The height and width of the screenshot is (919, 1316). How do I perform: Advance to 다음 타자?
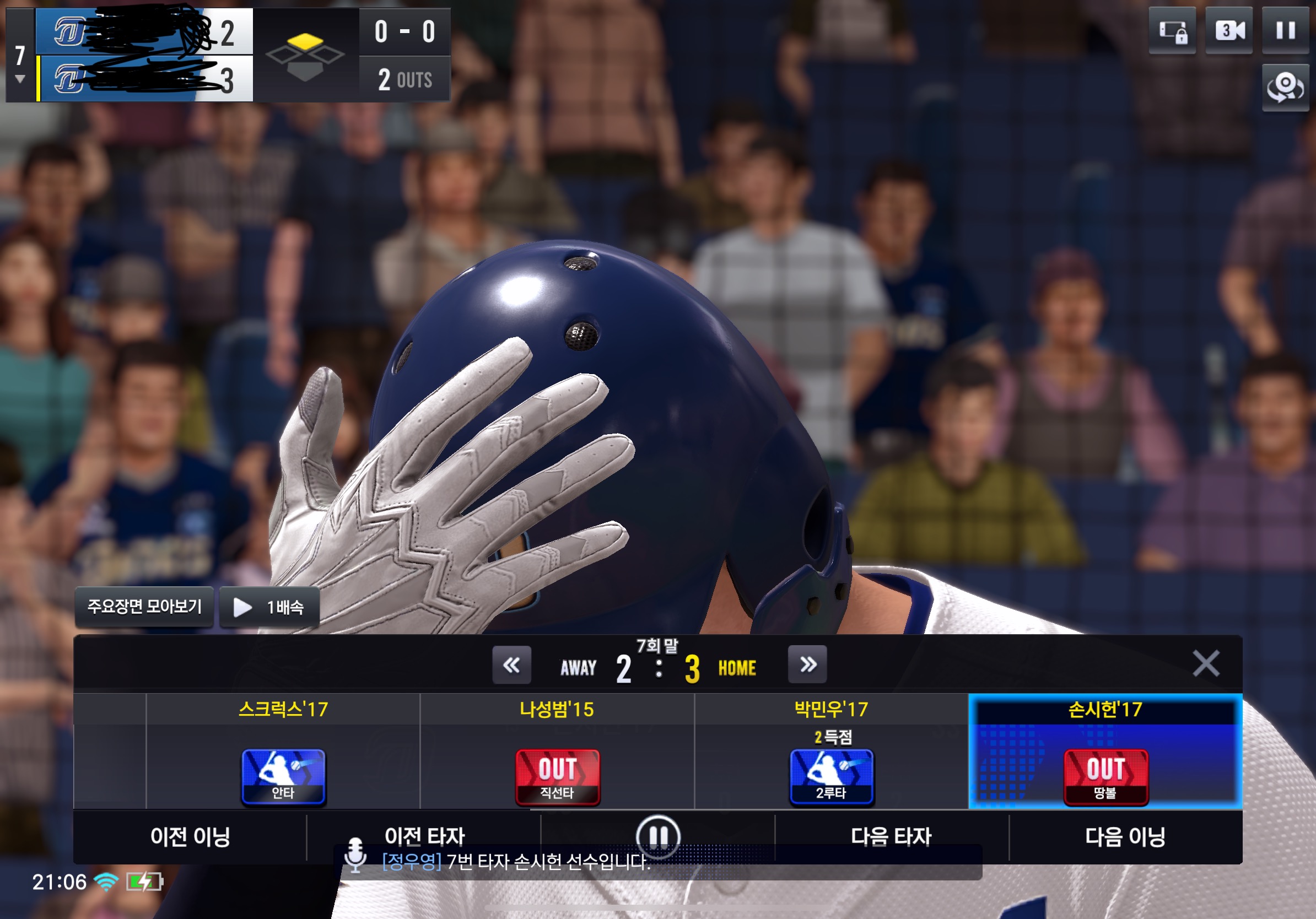pos(891,836)
